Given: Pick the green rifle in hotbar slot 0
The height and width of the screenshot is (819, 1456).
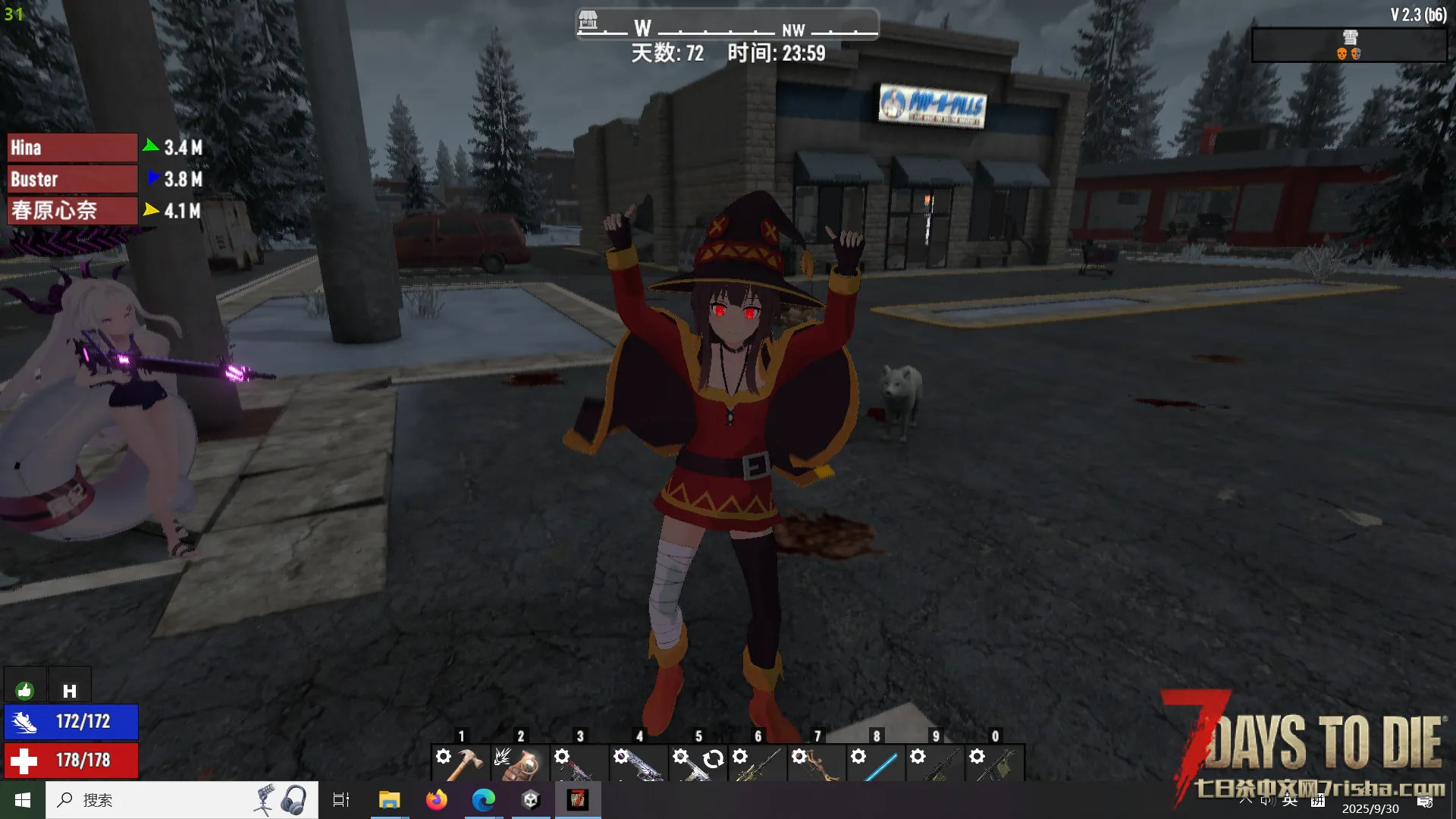Looking at the screenshot, I should pos(995,762).
